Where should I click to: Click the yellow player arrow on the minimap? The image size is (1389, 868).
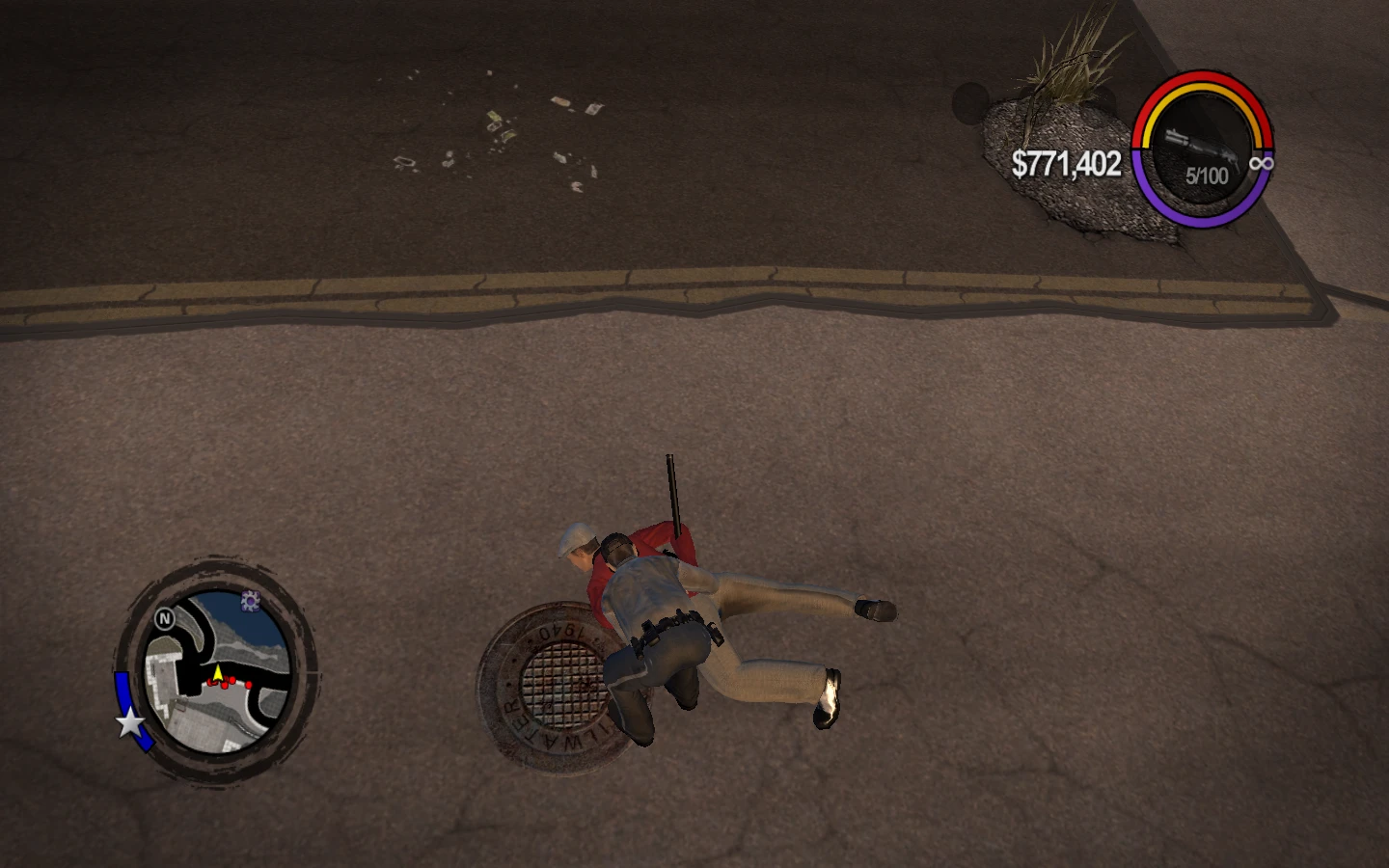tap(218, 669)
